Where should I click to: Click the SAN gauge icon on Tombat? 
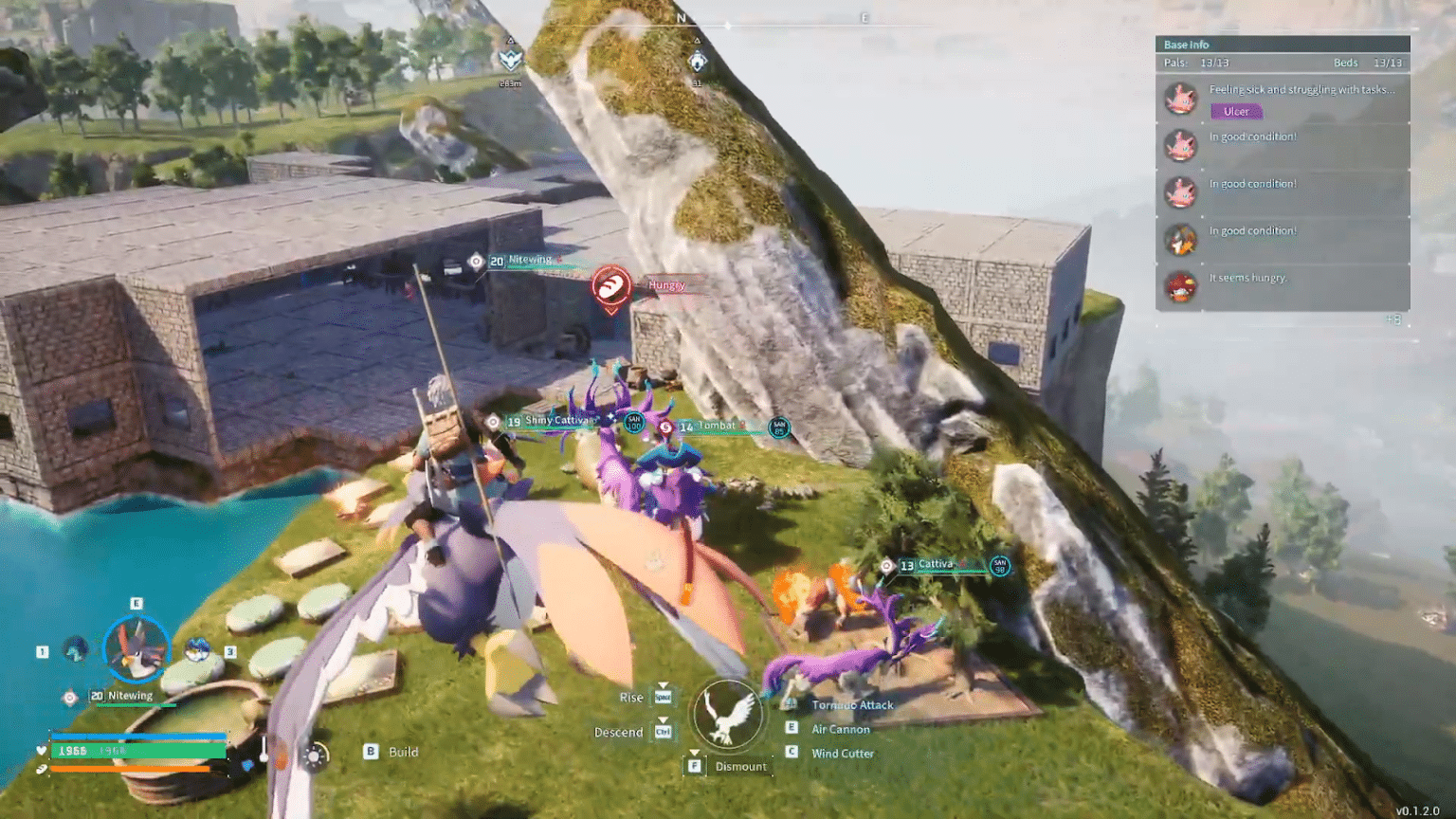point(777,427)
